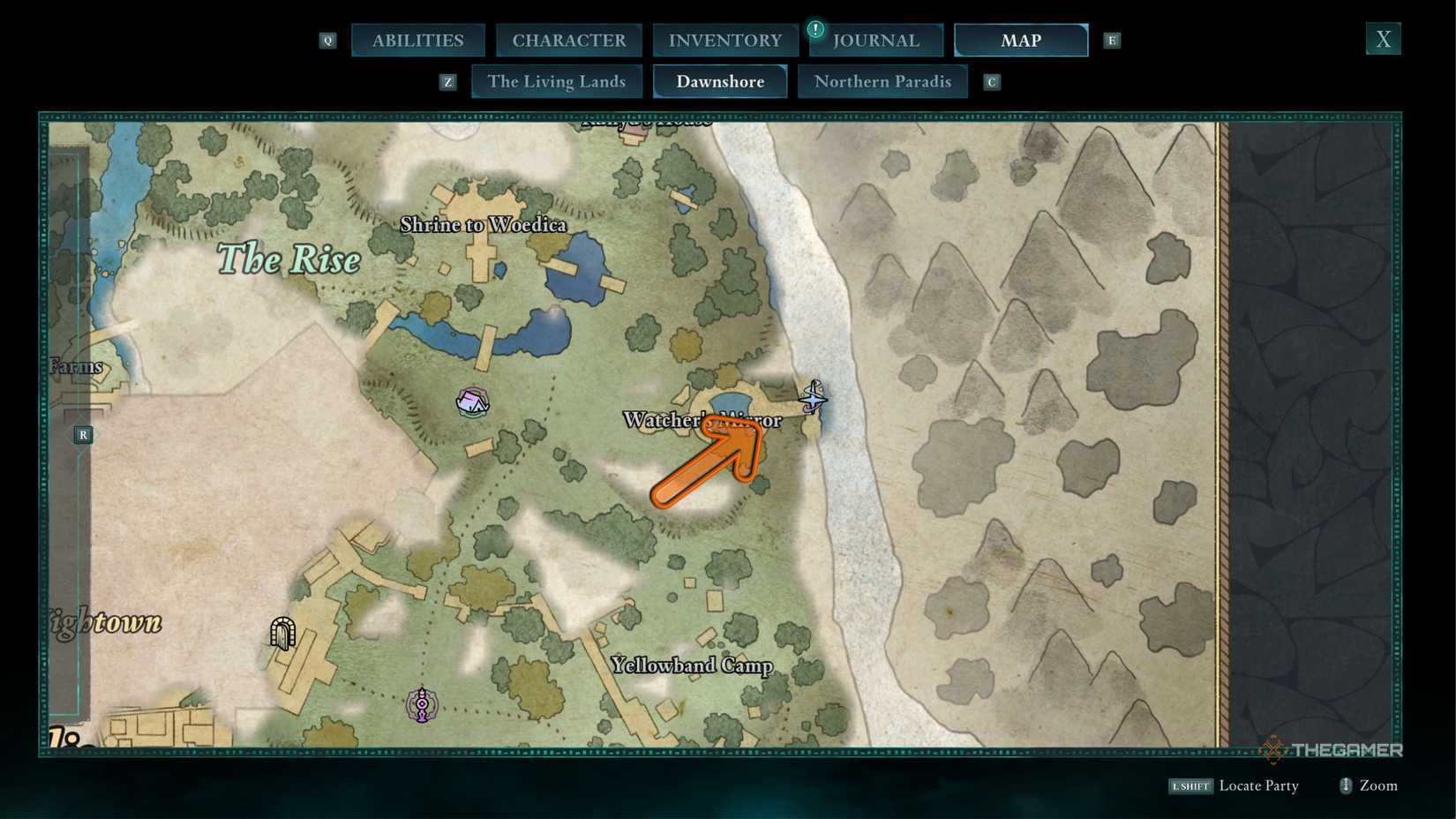
Task: Open the Journal notification exclamation icon
Action: (x=814, y=29)
